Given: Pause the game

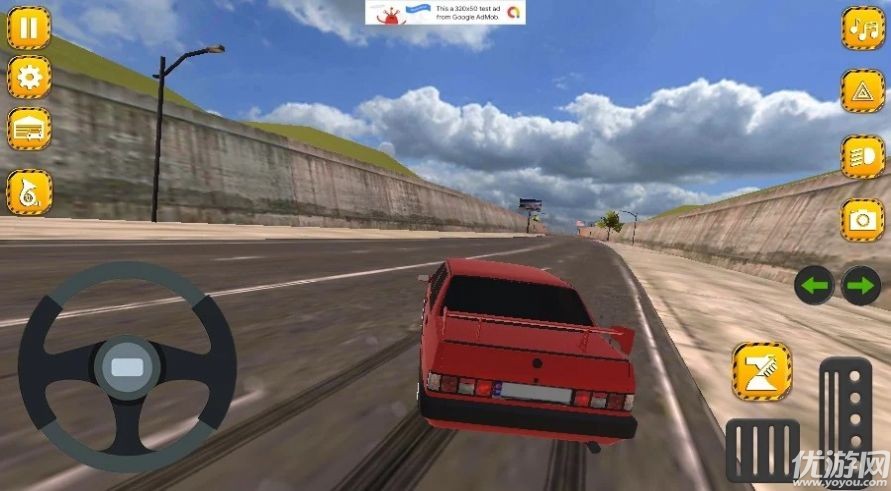Looking at the screenshot, I should (x=29, y=27).
